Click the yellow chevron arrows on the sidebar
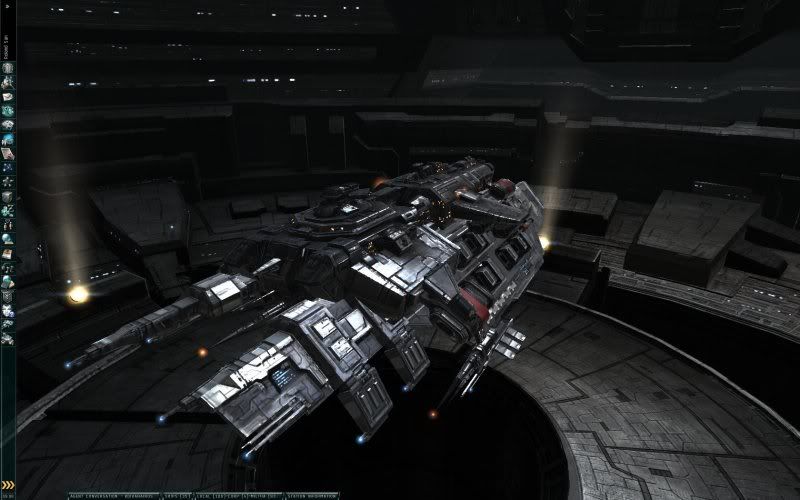The image size is (800, 500). (x=7, y=485)
